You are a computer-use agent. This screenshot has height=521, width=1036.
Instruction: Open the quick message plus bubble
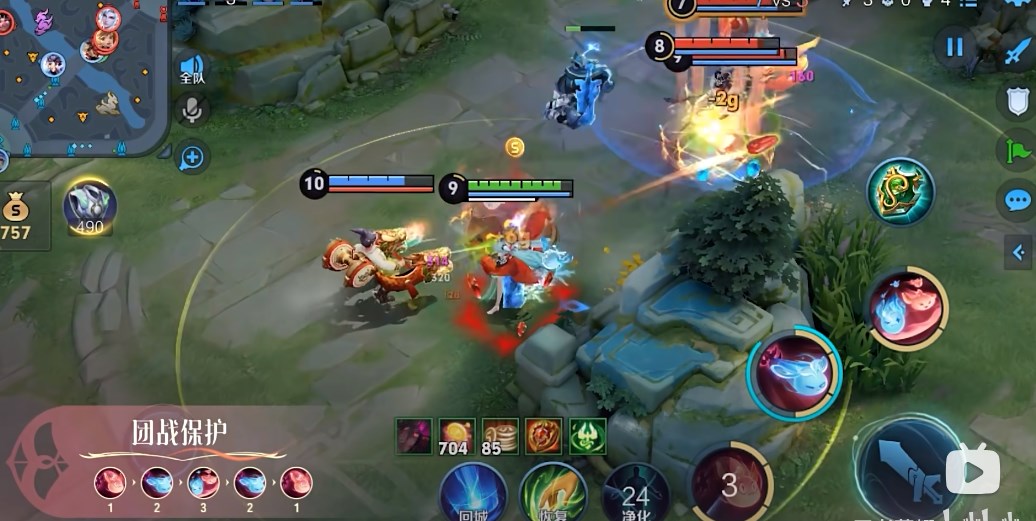pos(191,157)
